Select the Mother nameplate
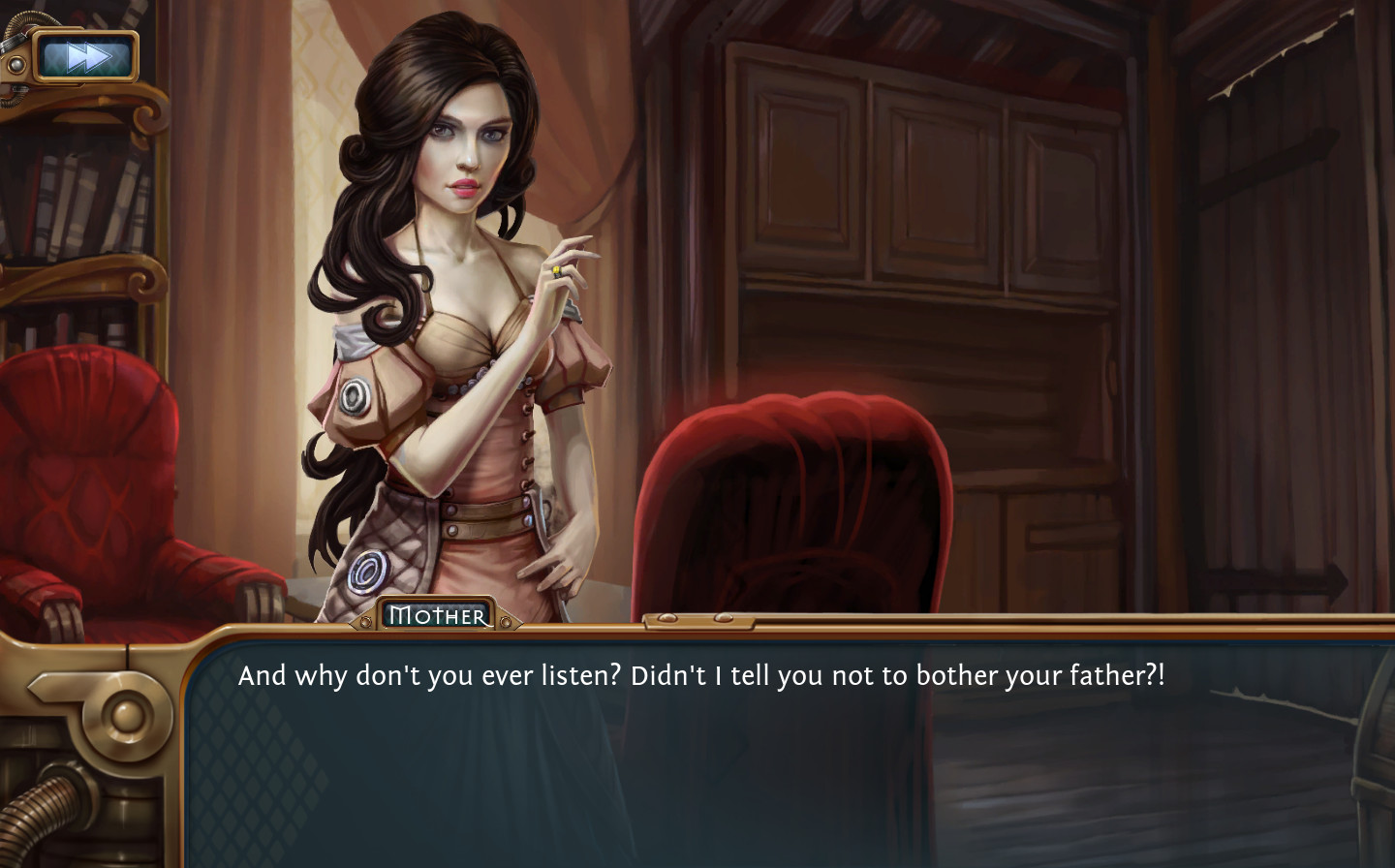 [438, 614]
